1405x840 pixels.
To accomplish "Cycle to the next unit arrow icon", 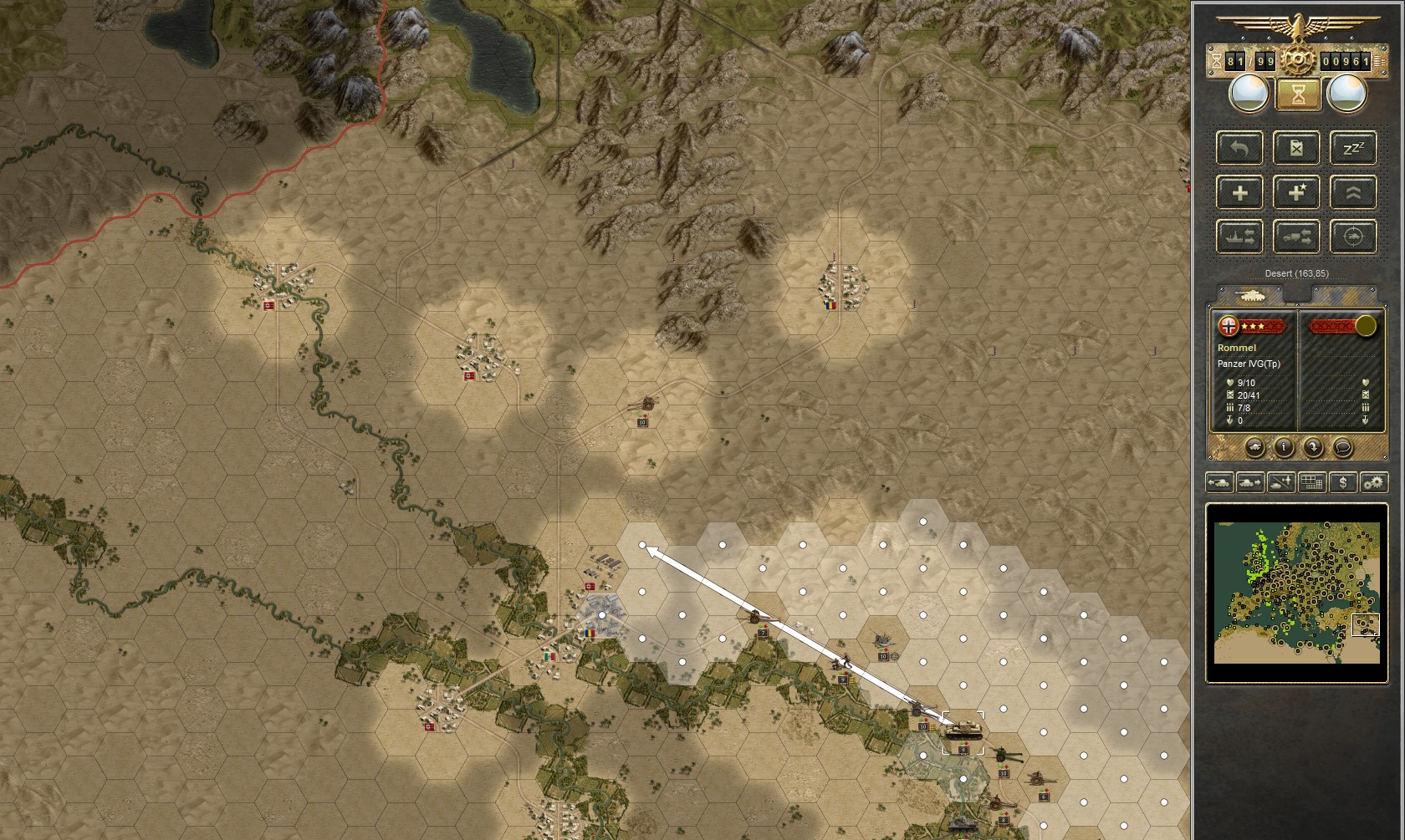I will point(1249,483).
